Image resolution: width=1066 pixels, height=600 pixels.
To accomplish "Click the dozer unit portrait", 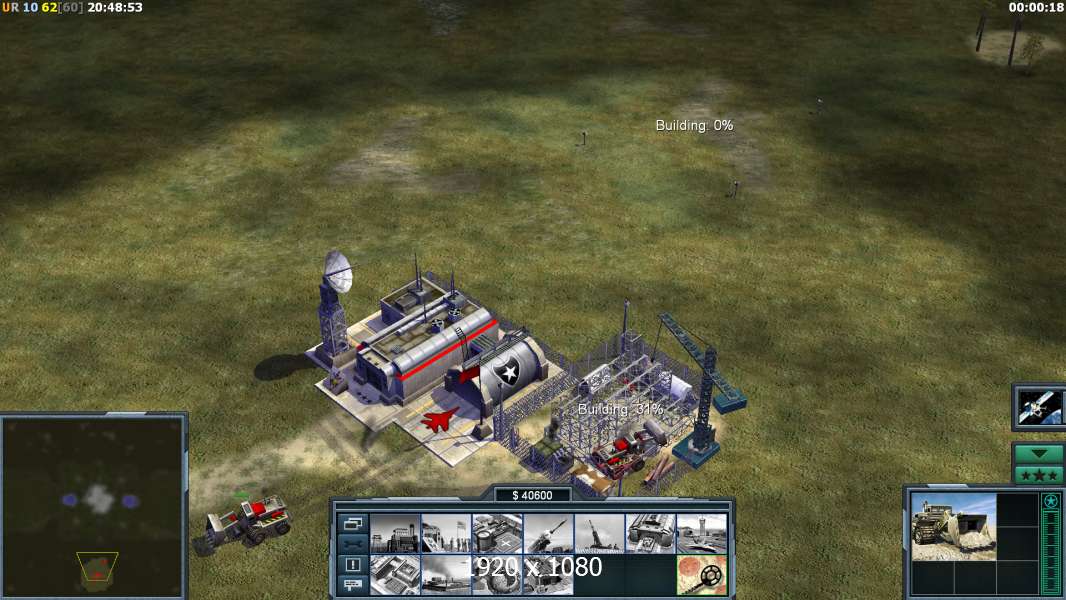I will (953, 526).
